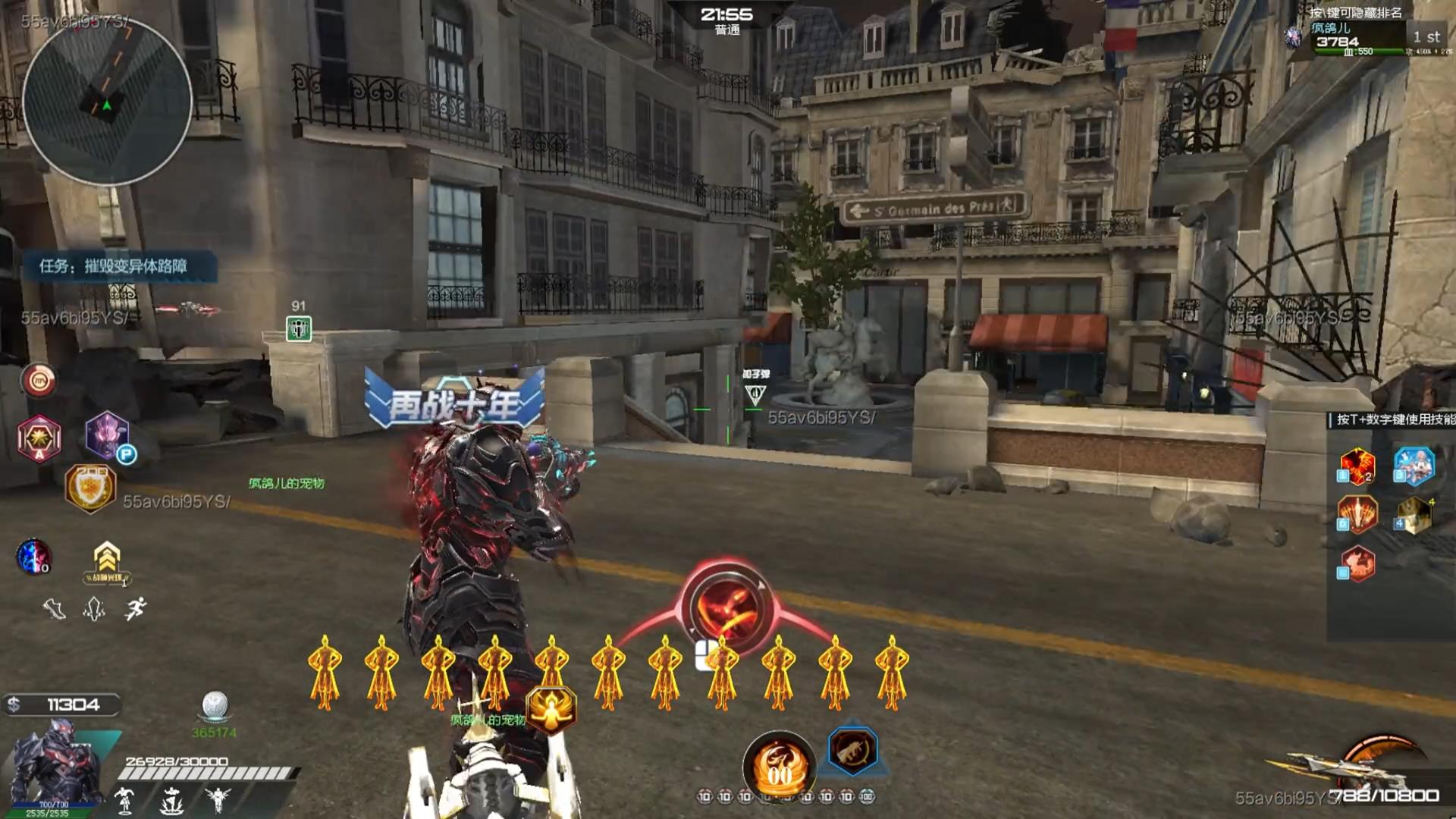1456x819 pixels.
Task: Activate the red dragon skill icon
Action: 1357,564
